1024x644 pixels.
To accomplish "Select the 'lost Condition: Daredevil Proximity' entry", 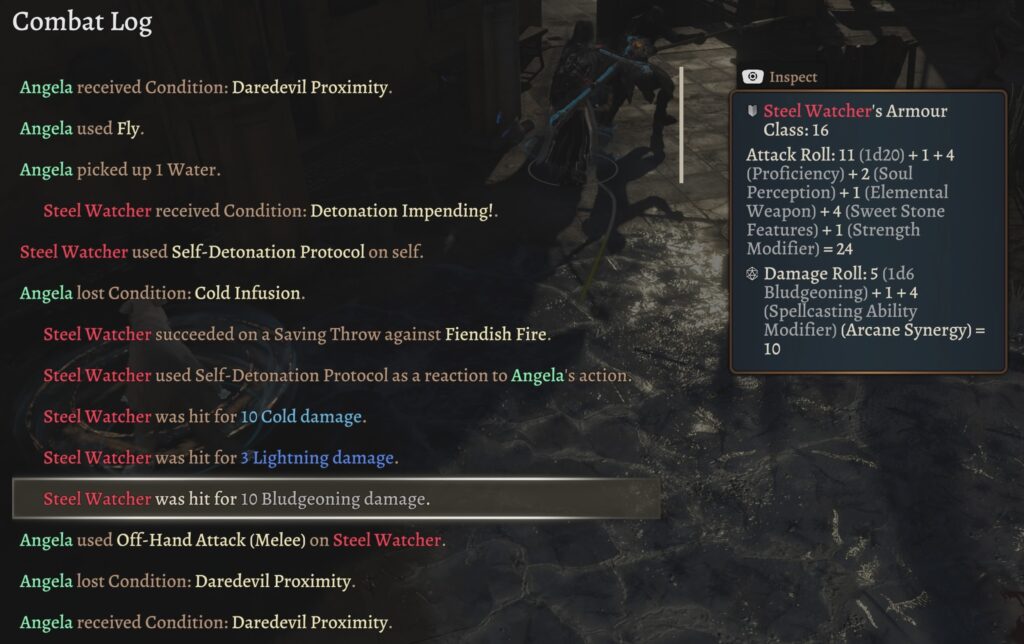I will click(187, 581).
